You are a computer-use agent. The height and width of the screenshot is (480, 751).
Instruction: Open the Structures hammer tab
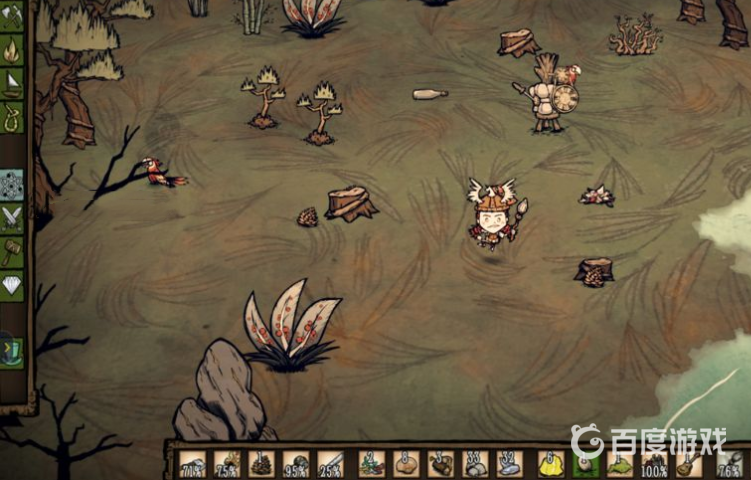12,250
